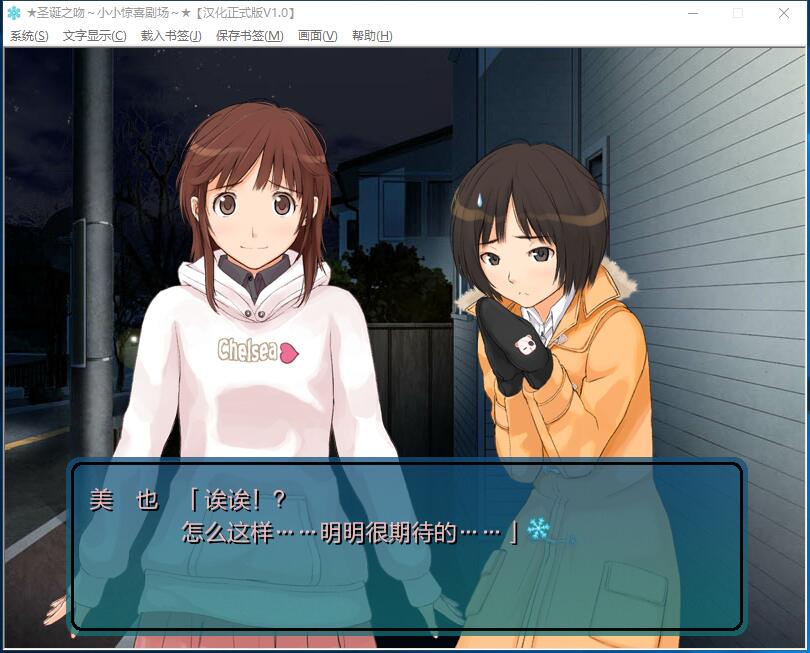
Task: Open the 文字显示(C) menu
Action: tap(94, 36)
